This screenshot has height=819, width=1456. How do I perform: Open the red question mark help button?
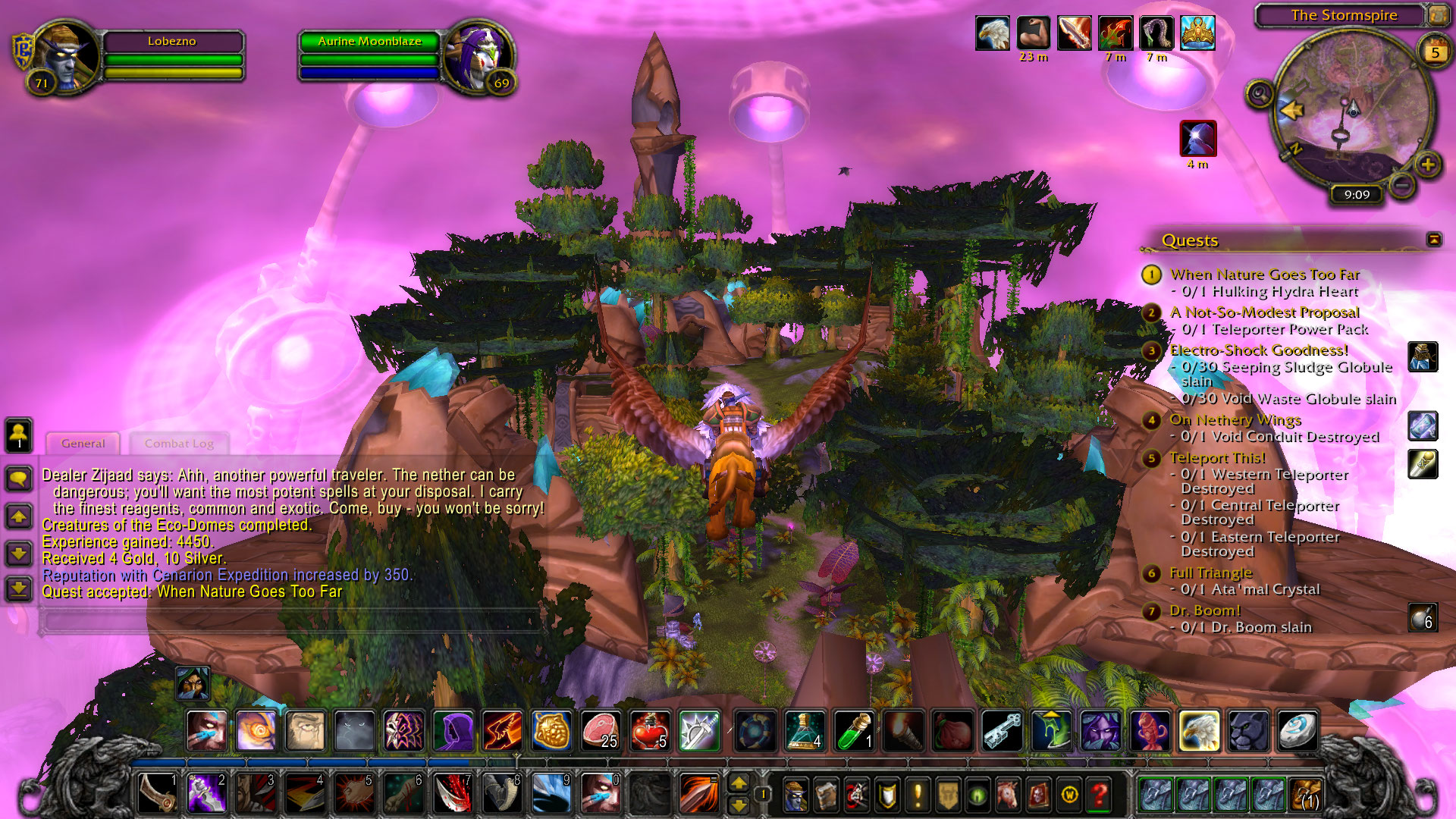click(x=1099, y=795)
